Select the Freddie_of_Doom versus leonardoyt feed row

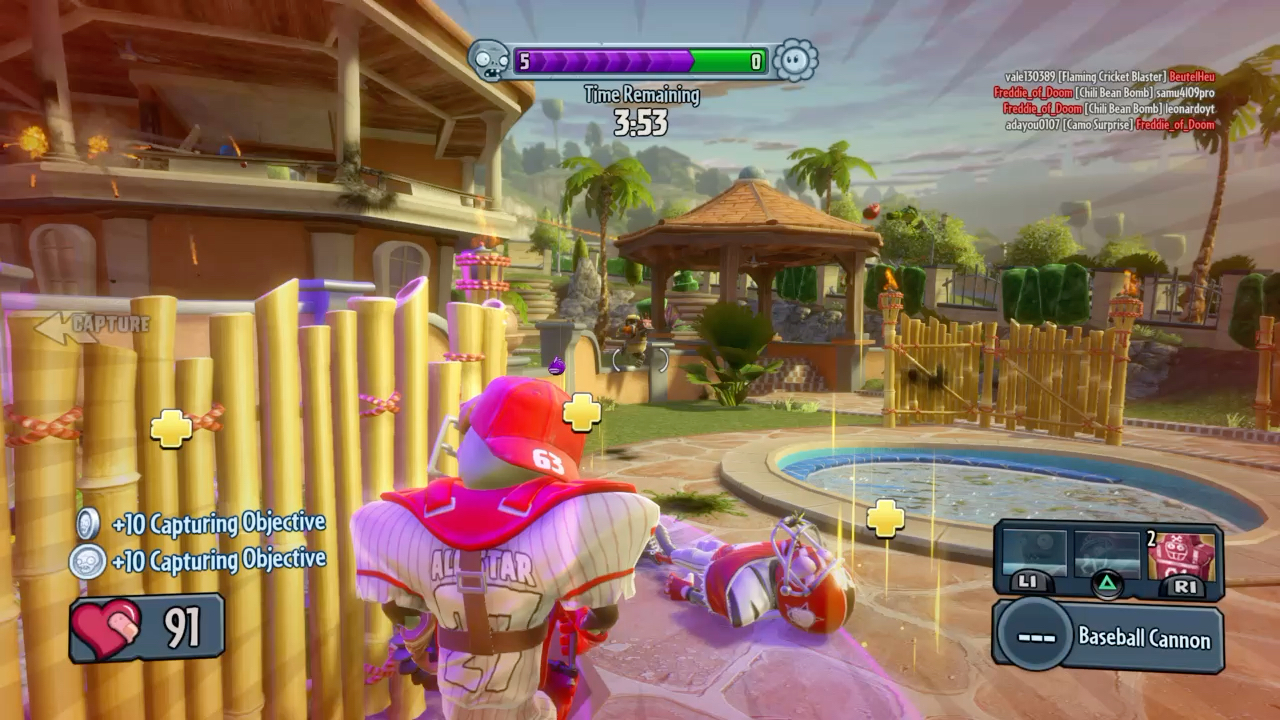click(x=1109, y=109)
